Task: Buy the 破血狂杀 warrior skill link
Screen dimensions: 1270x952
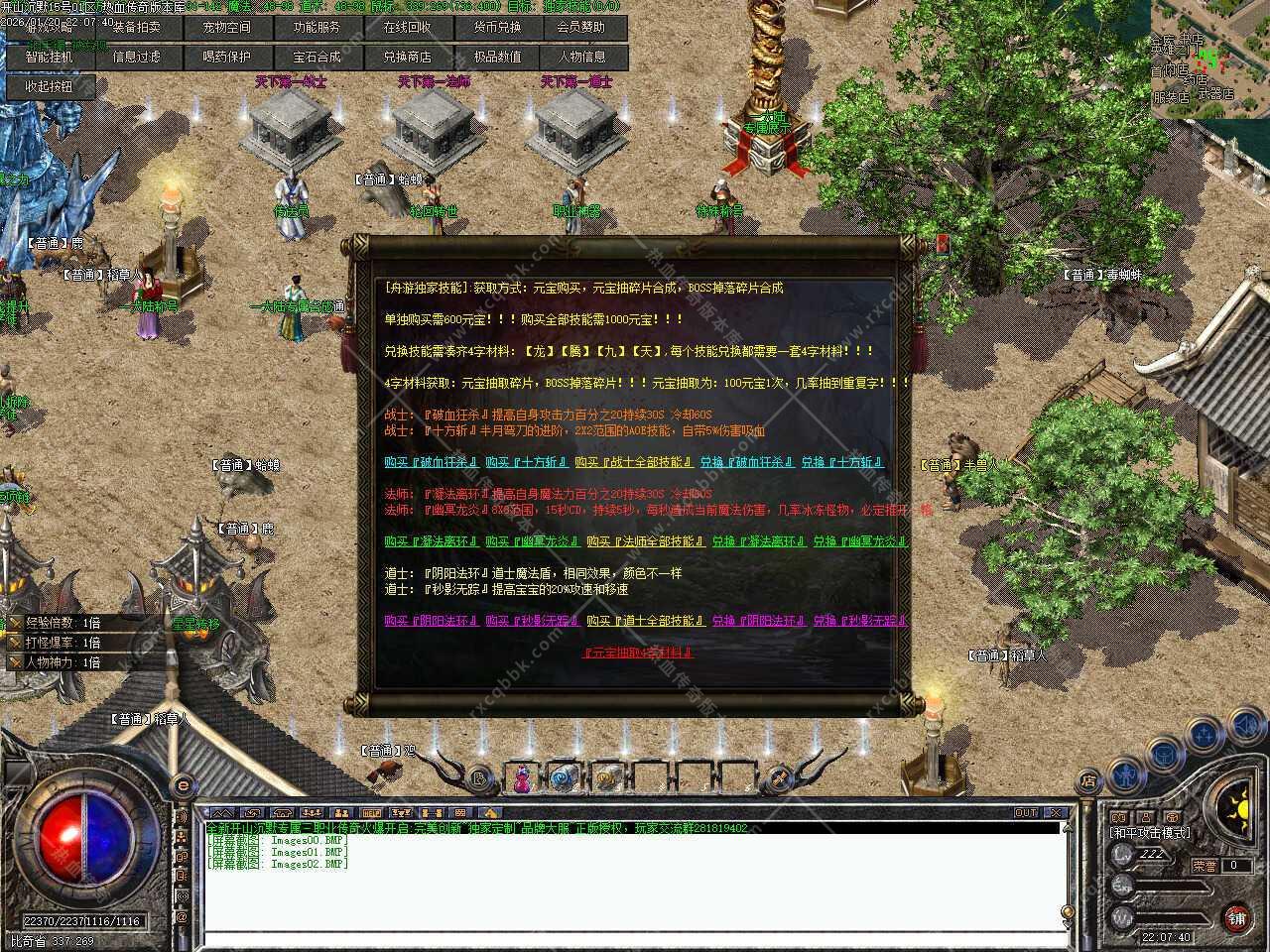Action: [432, 462]
